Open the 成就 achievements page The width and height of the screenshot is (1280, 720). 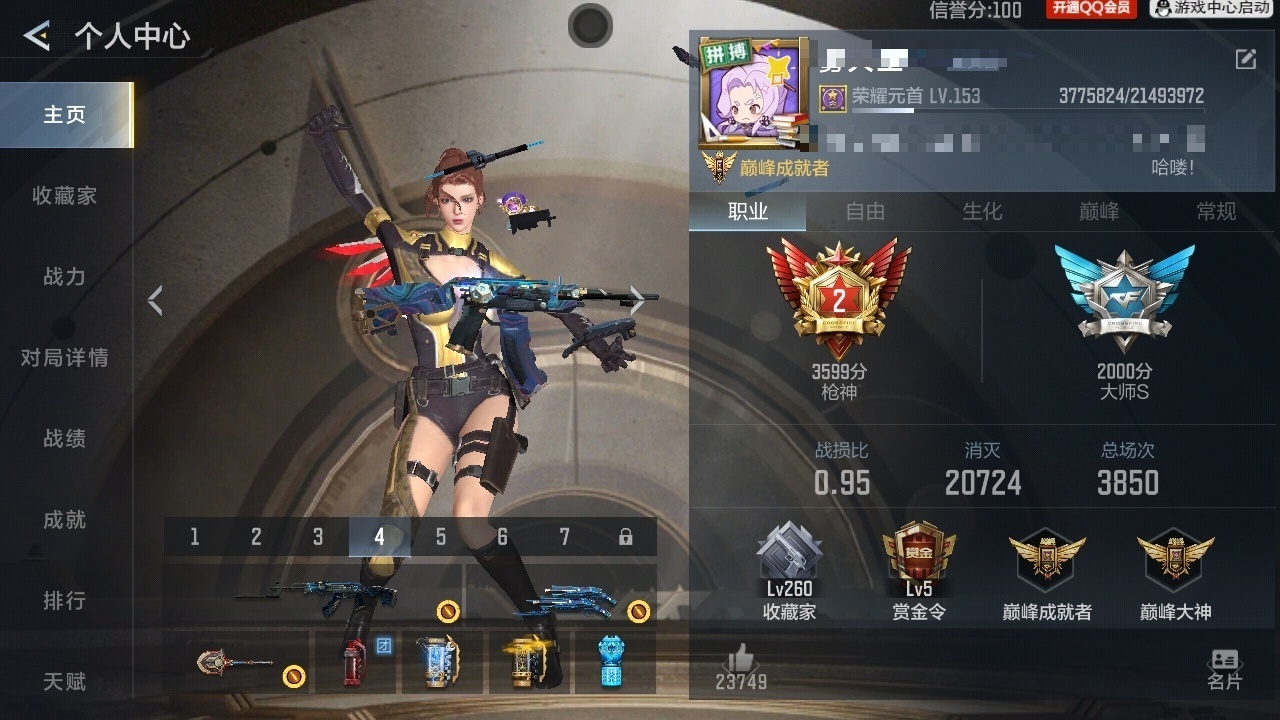point(65,520)
